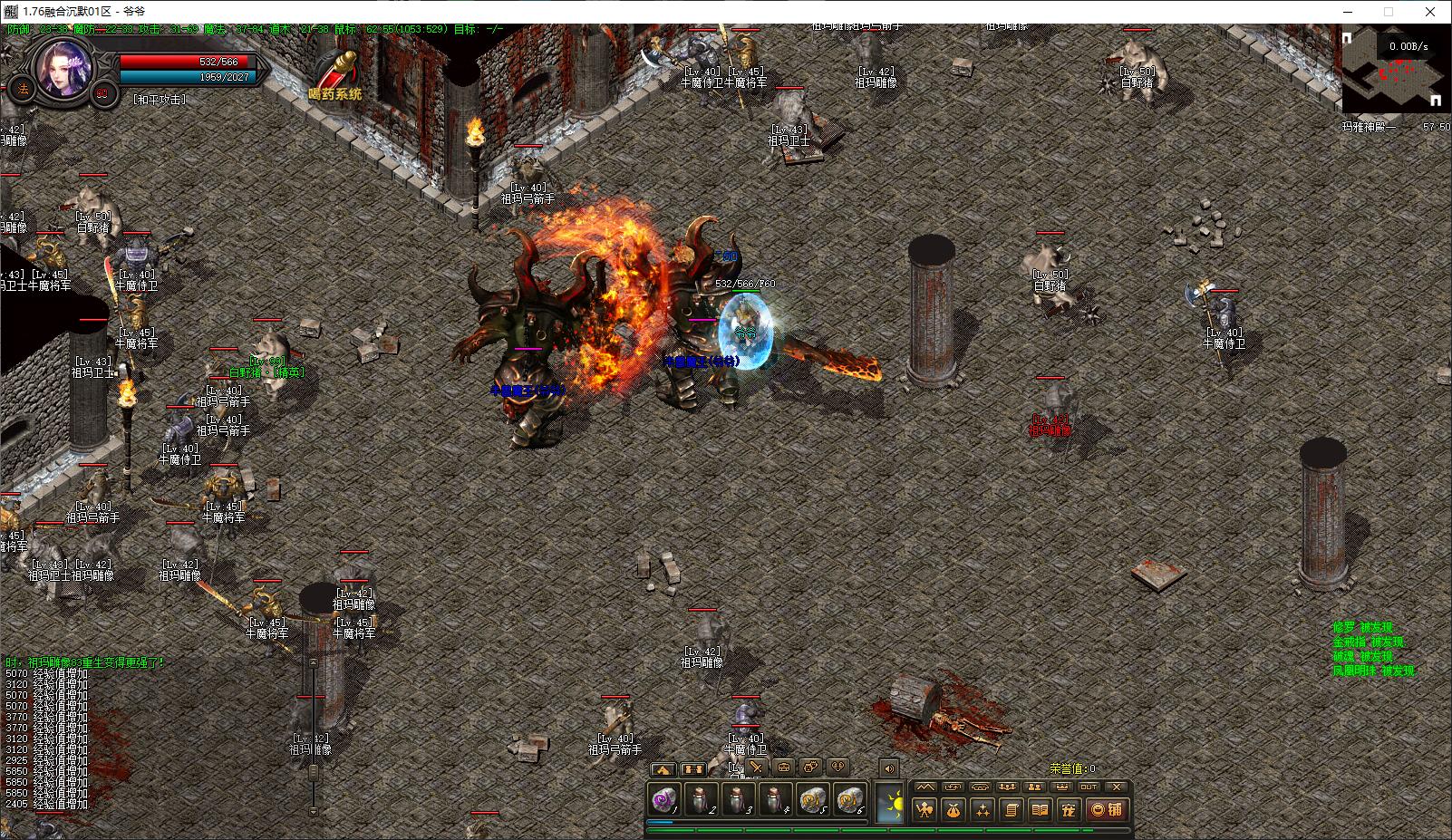Open the open-book icon button
This screenshot has height=840, width=1452.
coord(1041,810)
